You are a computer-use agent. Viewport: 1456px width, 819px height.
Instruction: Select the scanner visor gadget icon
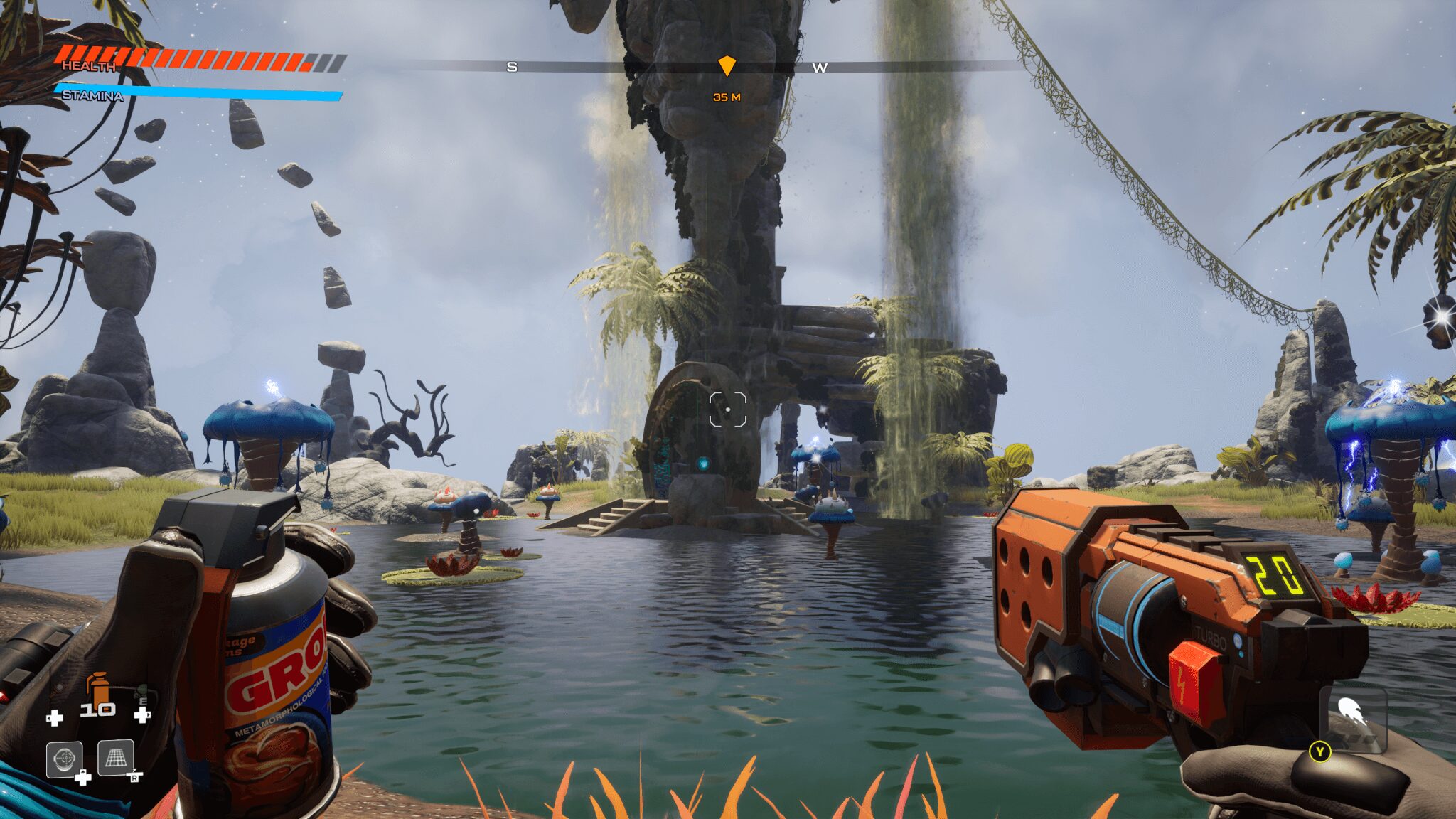[64, 757]
